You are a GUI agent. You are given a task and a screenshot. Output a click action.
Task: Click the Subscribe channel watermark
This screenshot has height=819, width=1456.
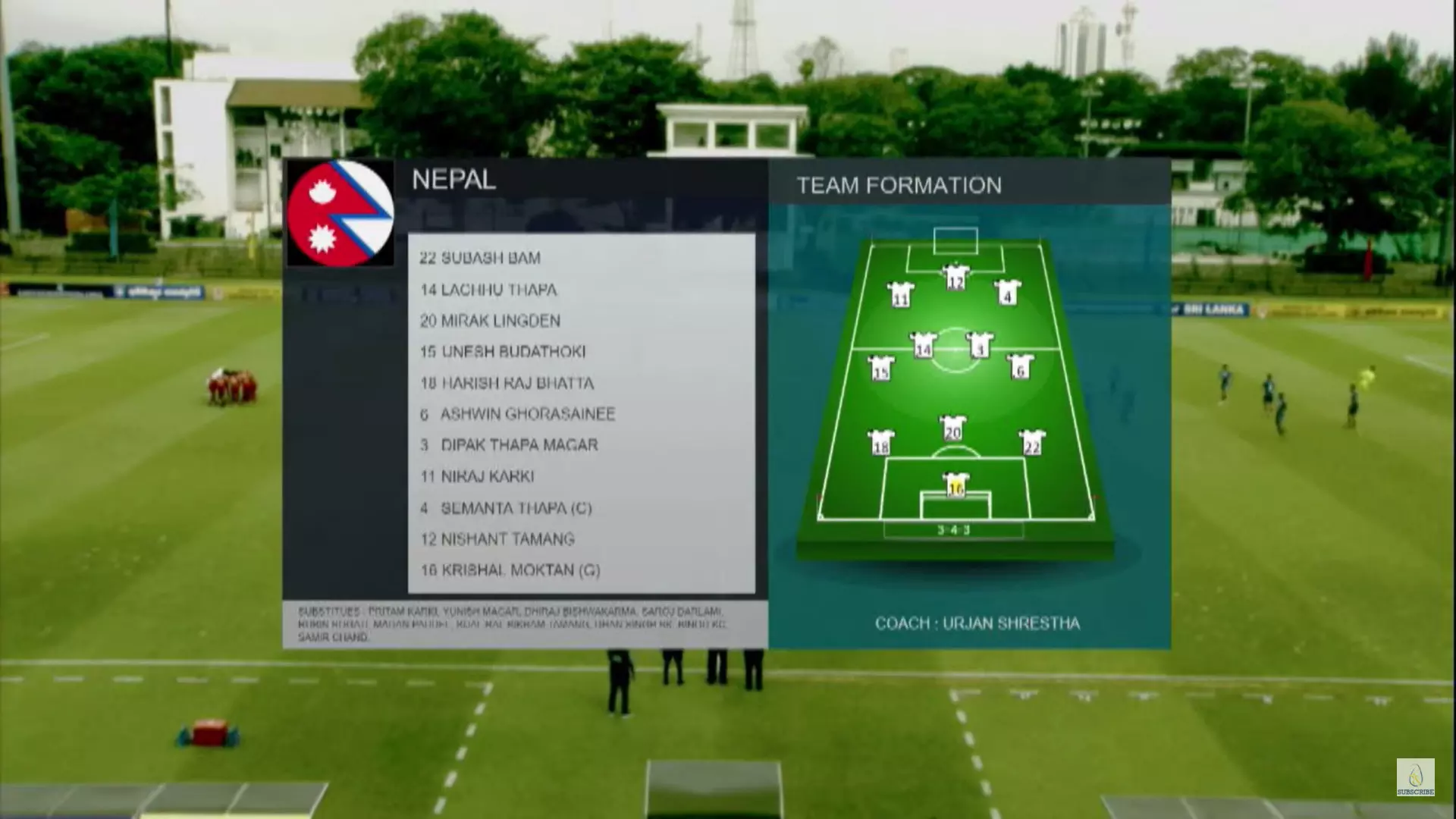point(1415,777)
